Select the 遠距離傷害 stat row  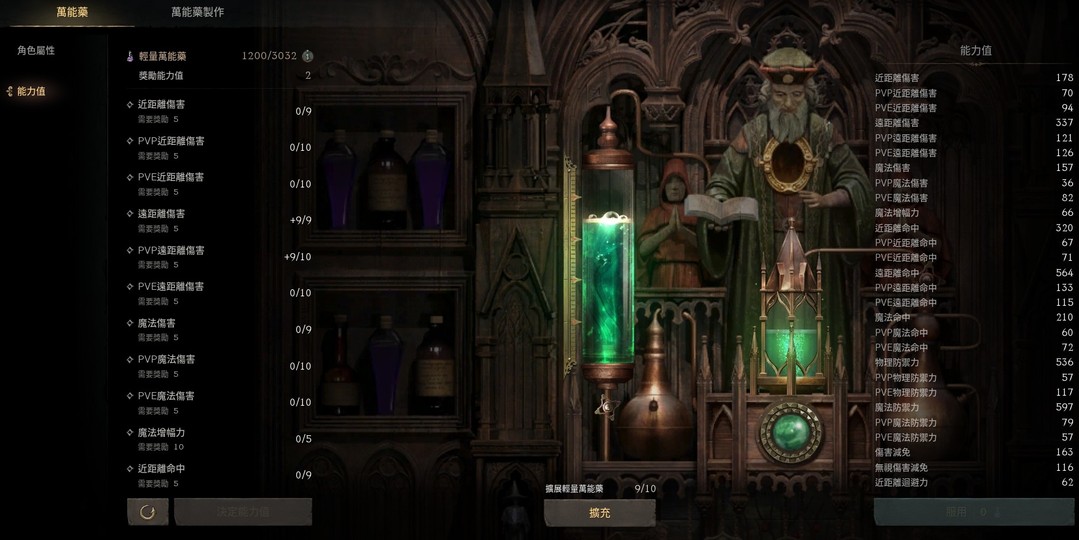tap(219, 220)
